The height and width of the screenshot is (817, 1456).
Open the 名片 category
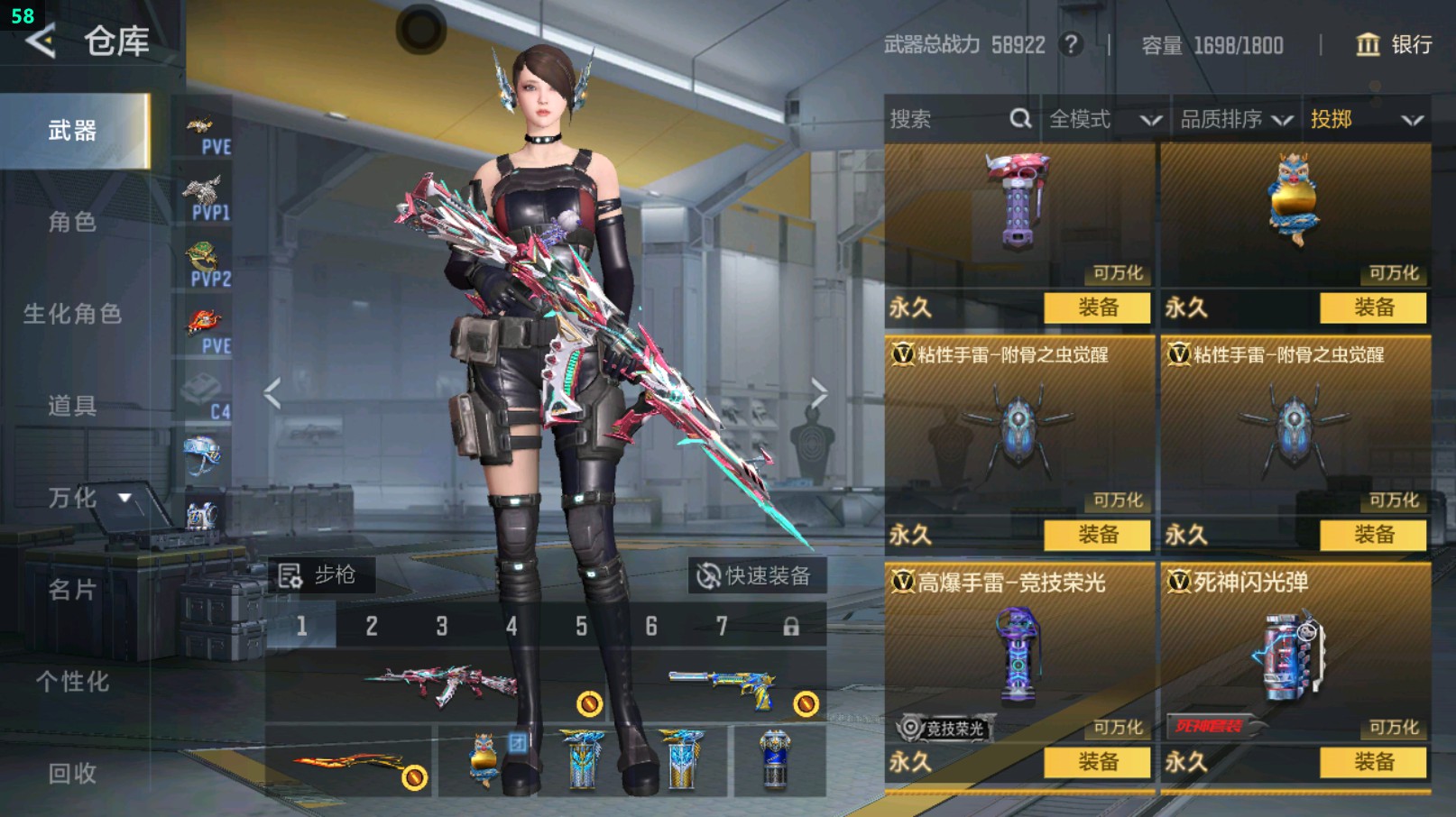coord(72,590)
